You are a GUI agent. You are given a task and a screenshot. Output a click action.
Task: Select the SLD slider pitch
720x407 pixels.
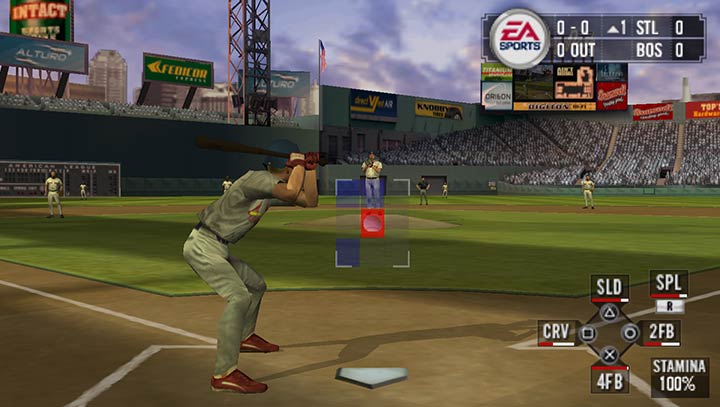(x=609, y=288)
